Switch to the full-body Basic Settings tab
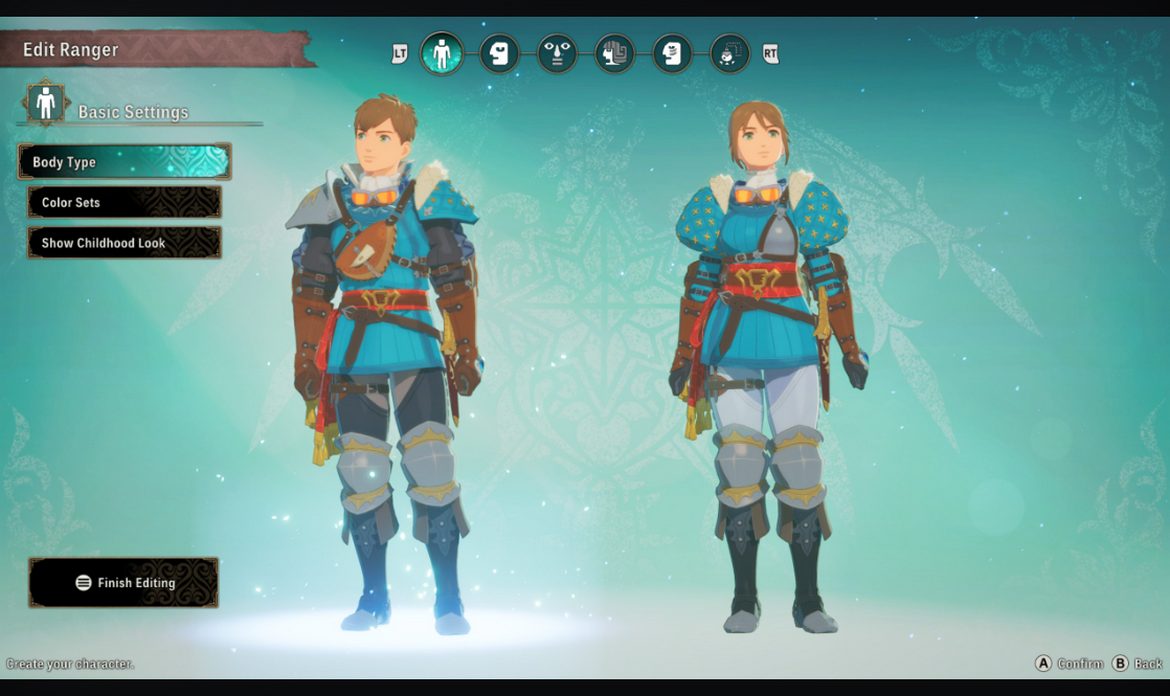Image resolution: width=1170 pixels, height=696 pixels. [441, 53]
